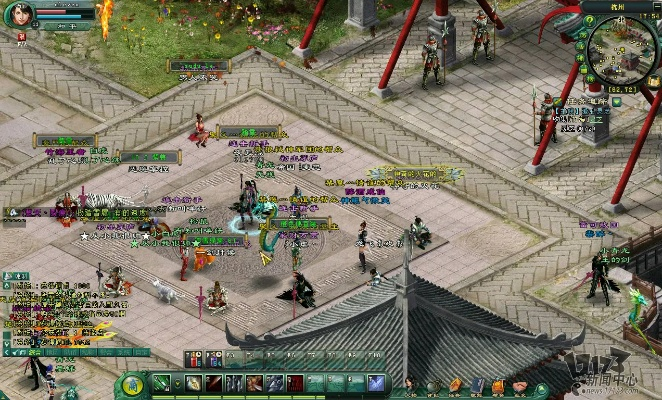The image size is (662, 400).
Task: Use the red potion stack in the upper bar
Action: click(192, 358)
